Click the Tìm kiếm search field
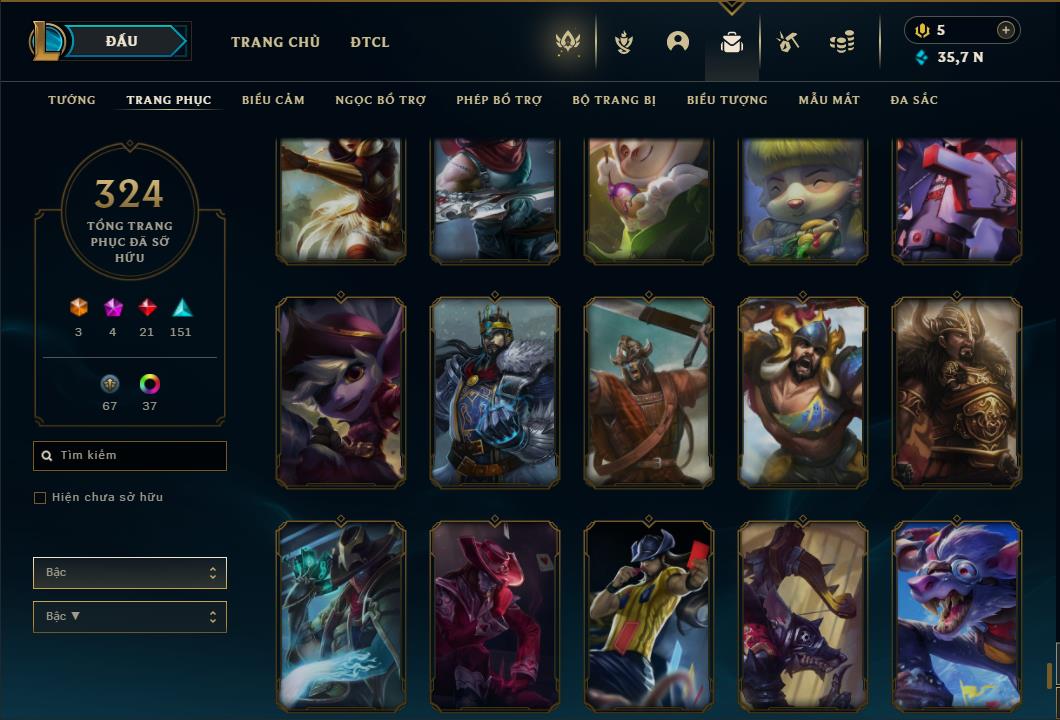1060x720 pixels. coord(130,456)
